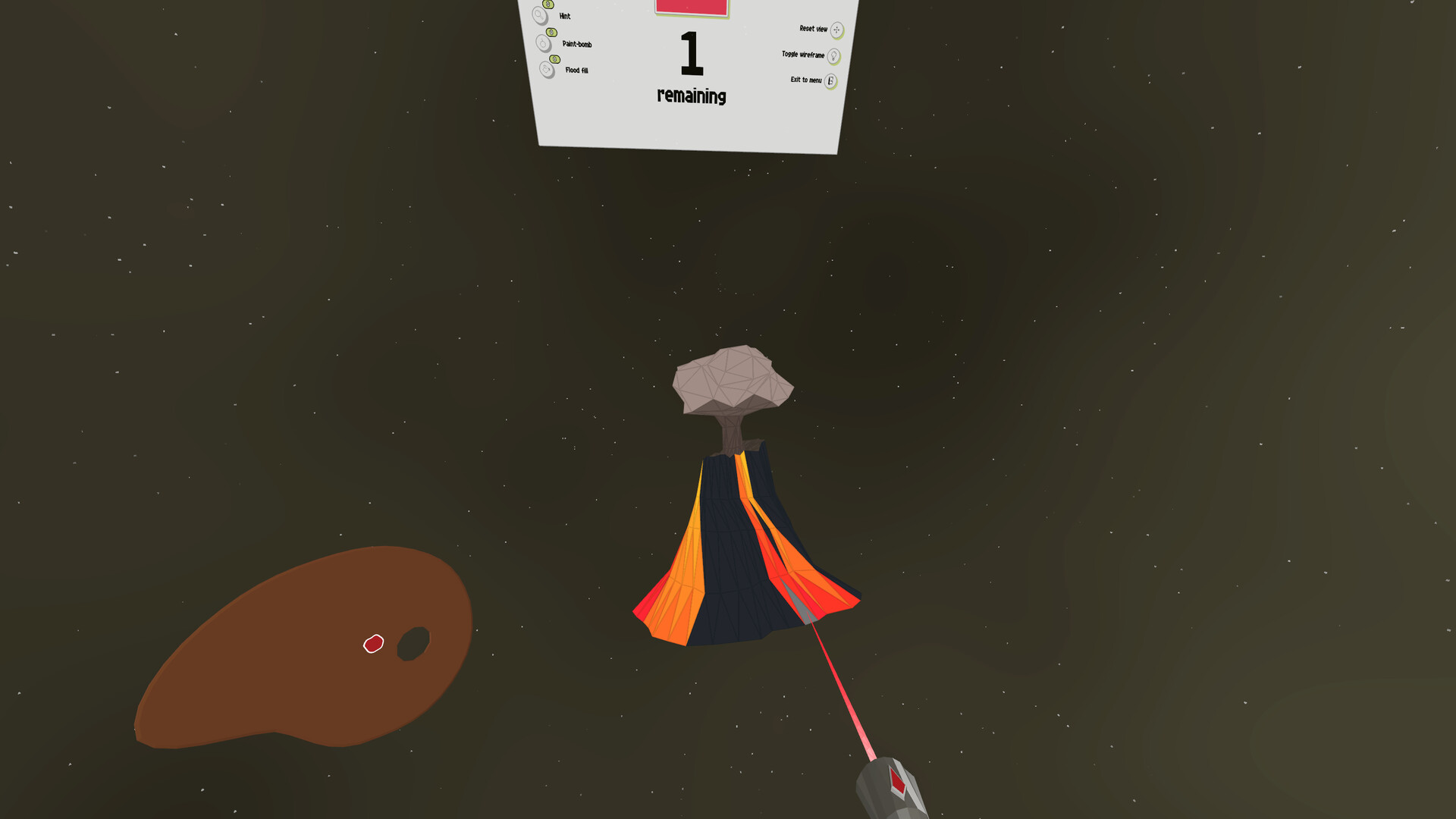Click the Reset view crosshair icon
1456x819 pixels.
pos(836,30)
